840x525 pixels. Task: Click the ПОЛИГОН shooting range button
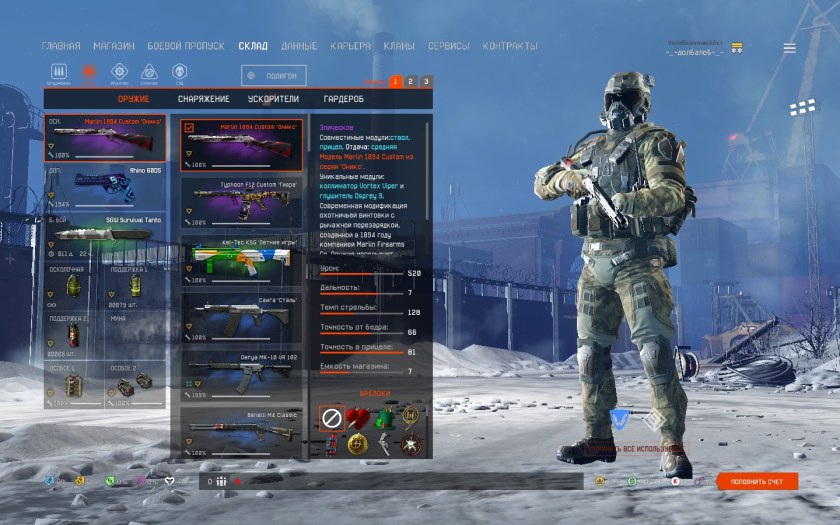pos(274,75)
